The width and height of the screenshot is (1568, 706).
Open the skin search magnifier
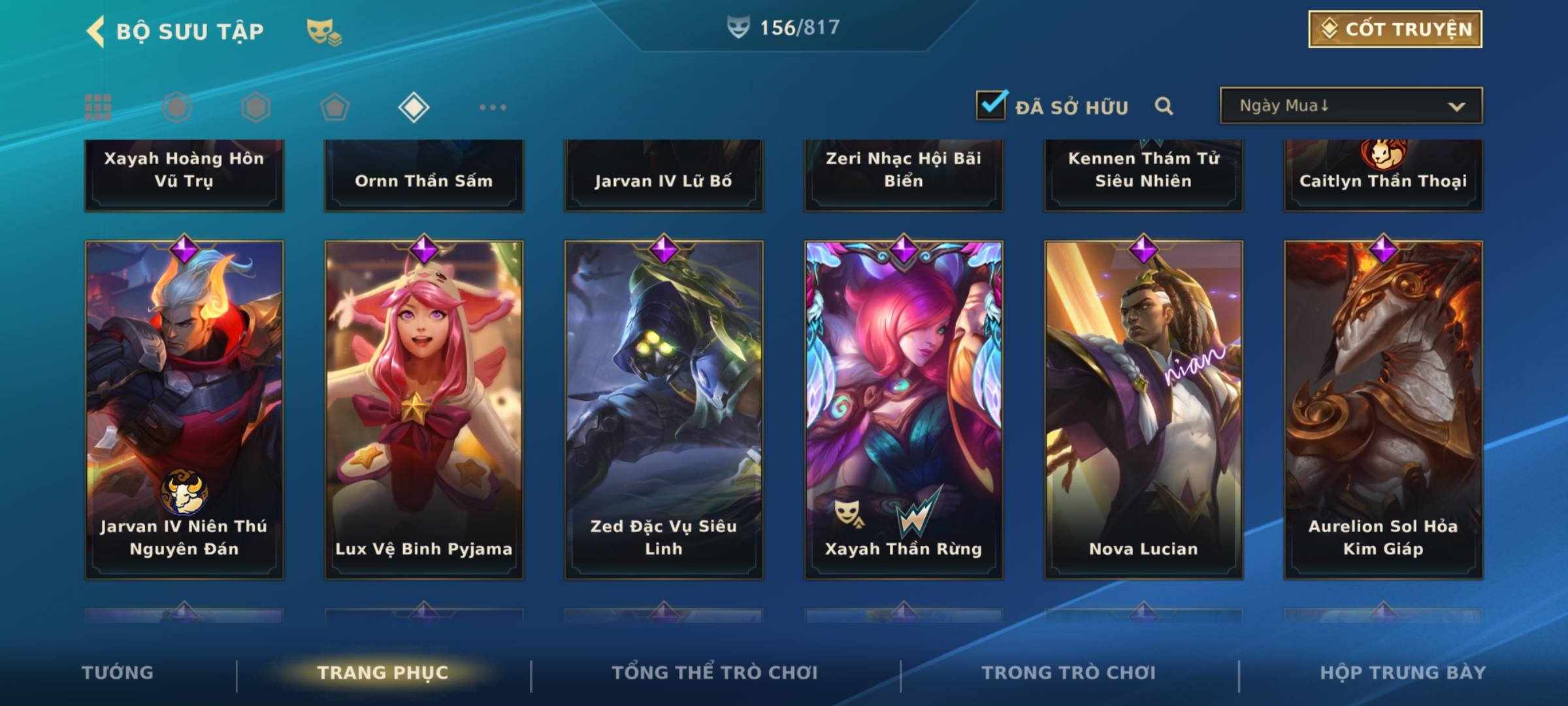click(1164, 106)
